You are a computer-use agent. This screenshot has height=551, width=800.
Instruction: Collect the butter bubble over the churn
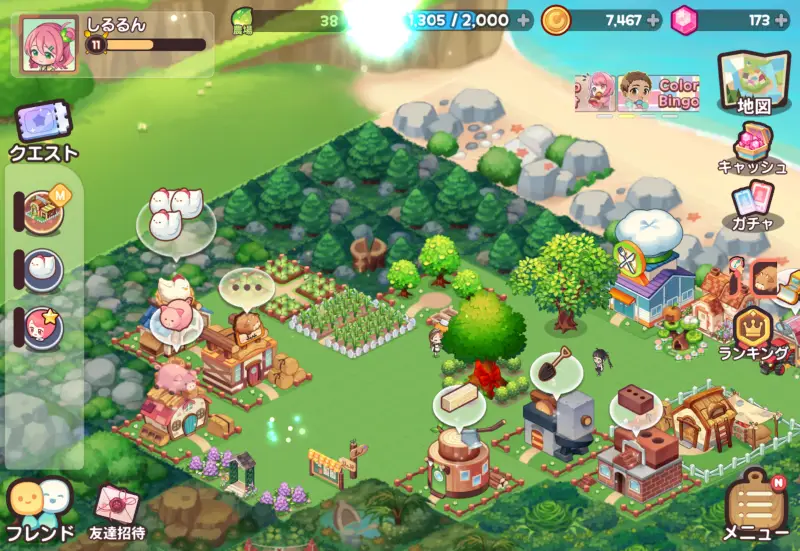tap(459, 398)
